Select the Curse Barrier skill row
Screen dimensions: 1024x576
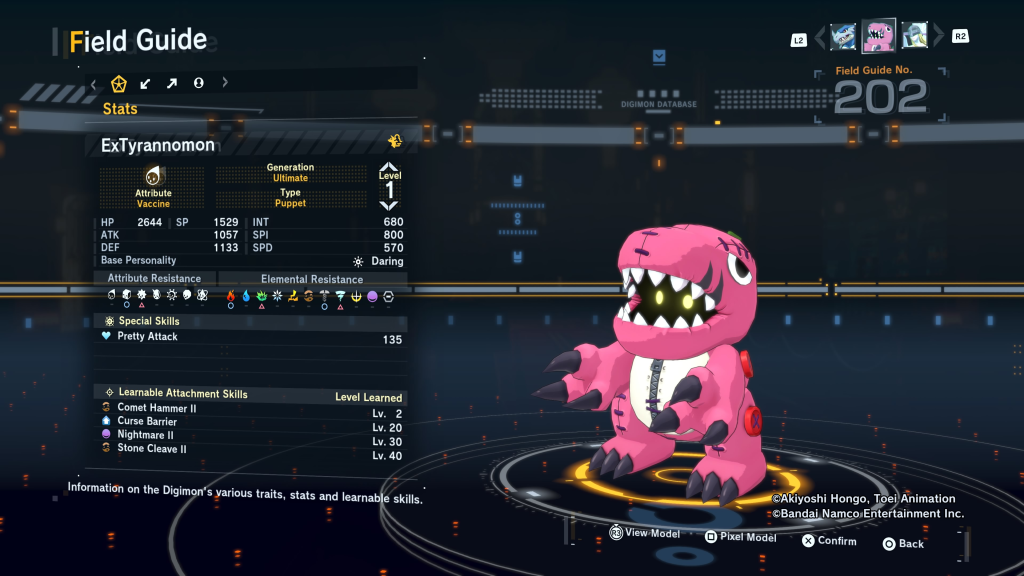[x=250, y=422]
